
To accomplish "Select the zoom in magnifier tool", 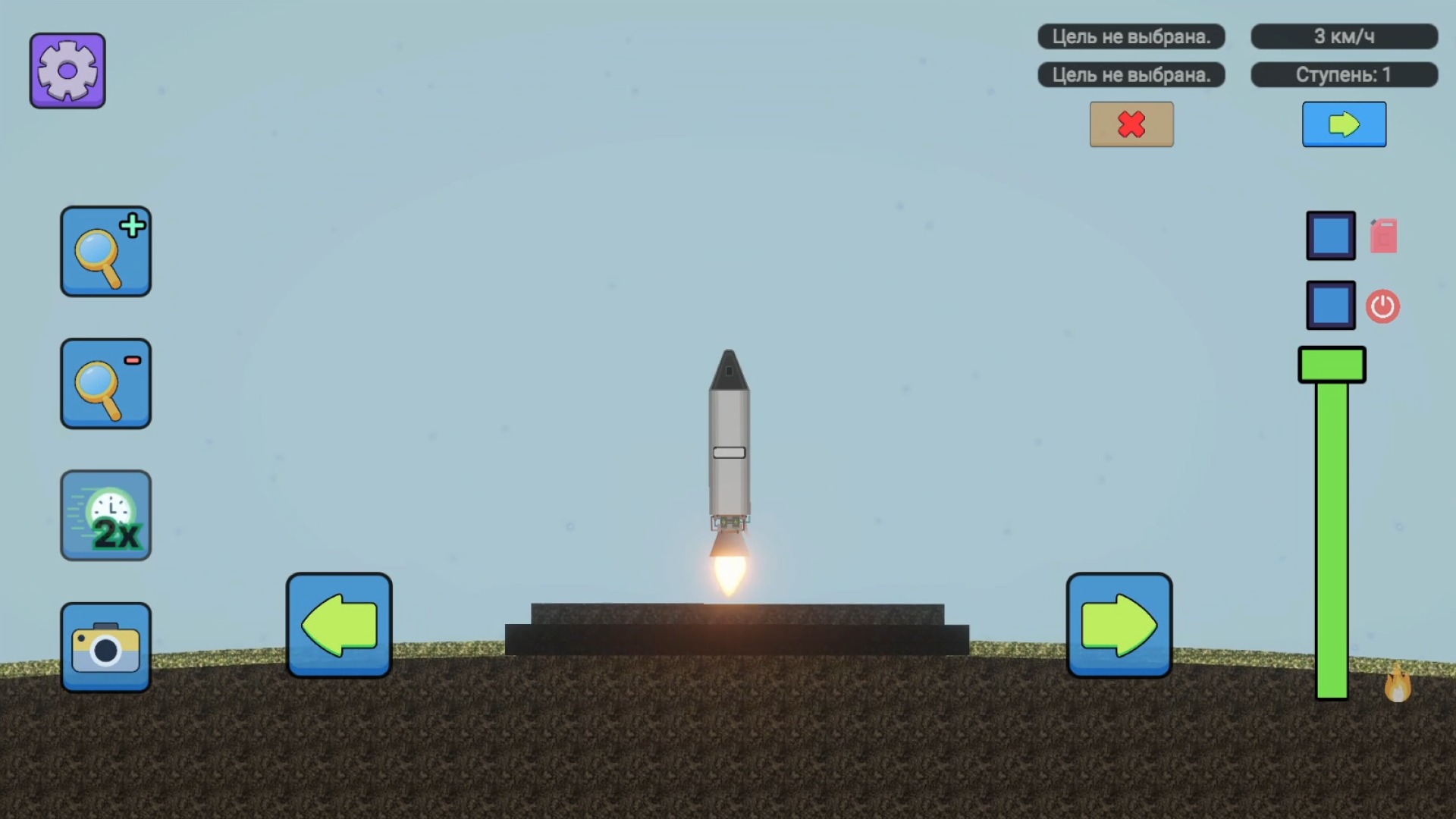I will 105,252.
